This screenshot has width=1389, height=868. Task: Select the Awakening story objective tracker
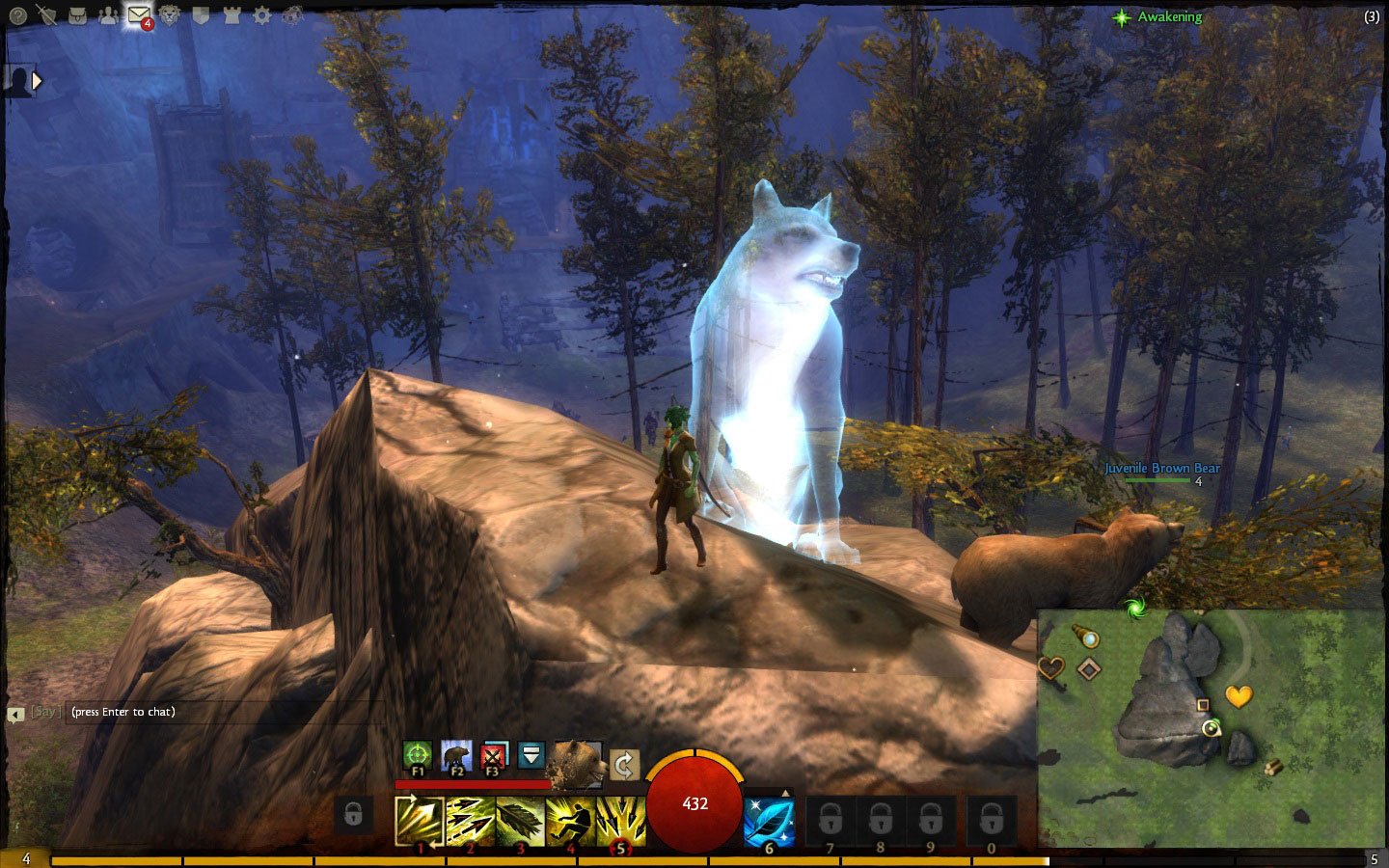pyautogui.click(x=1168, y=17)
